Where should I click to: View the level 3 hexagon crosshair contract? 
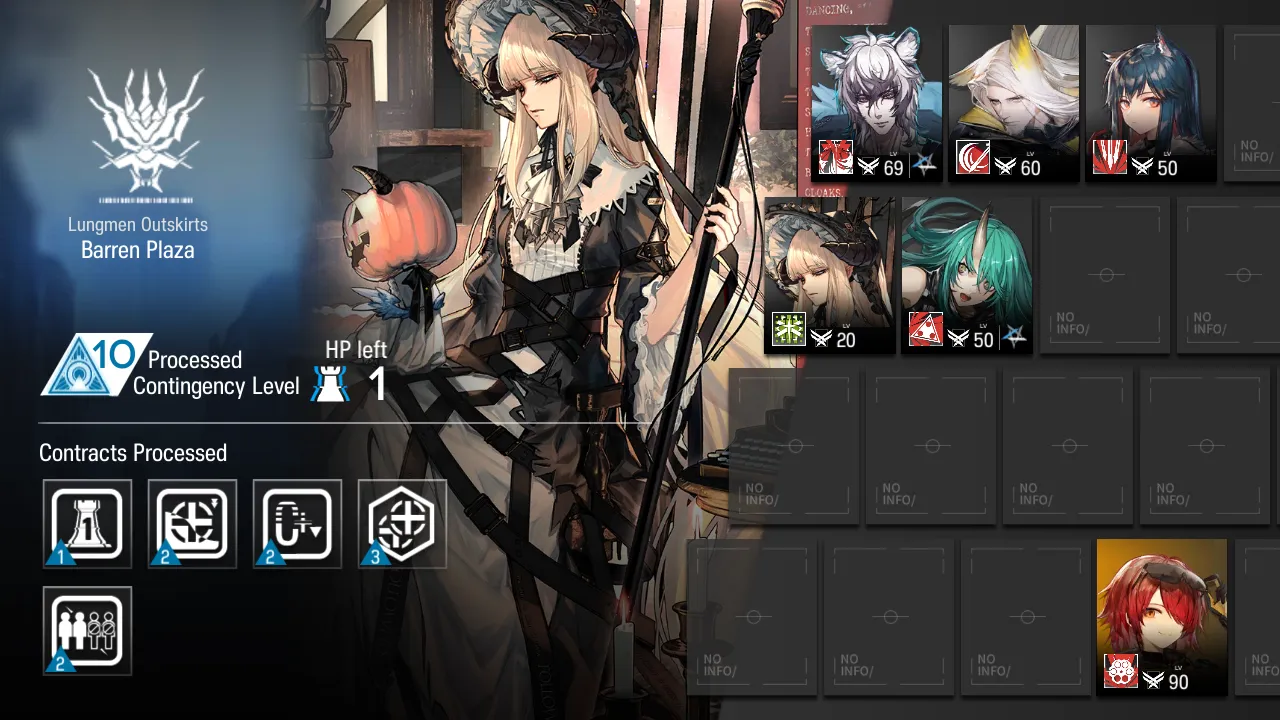click(x=402, y=524)
